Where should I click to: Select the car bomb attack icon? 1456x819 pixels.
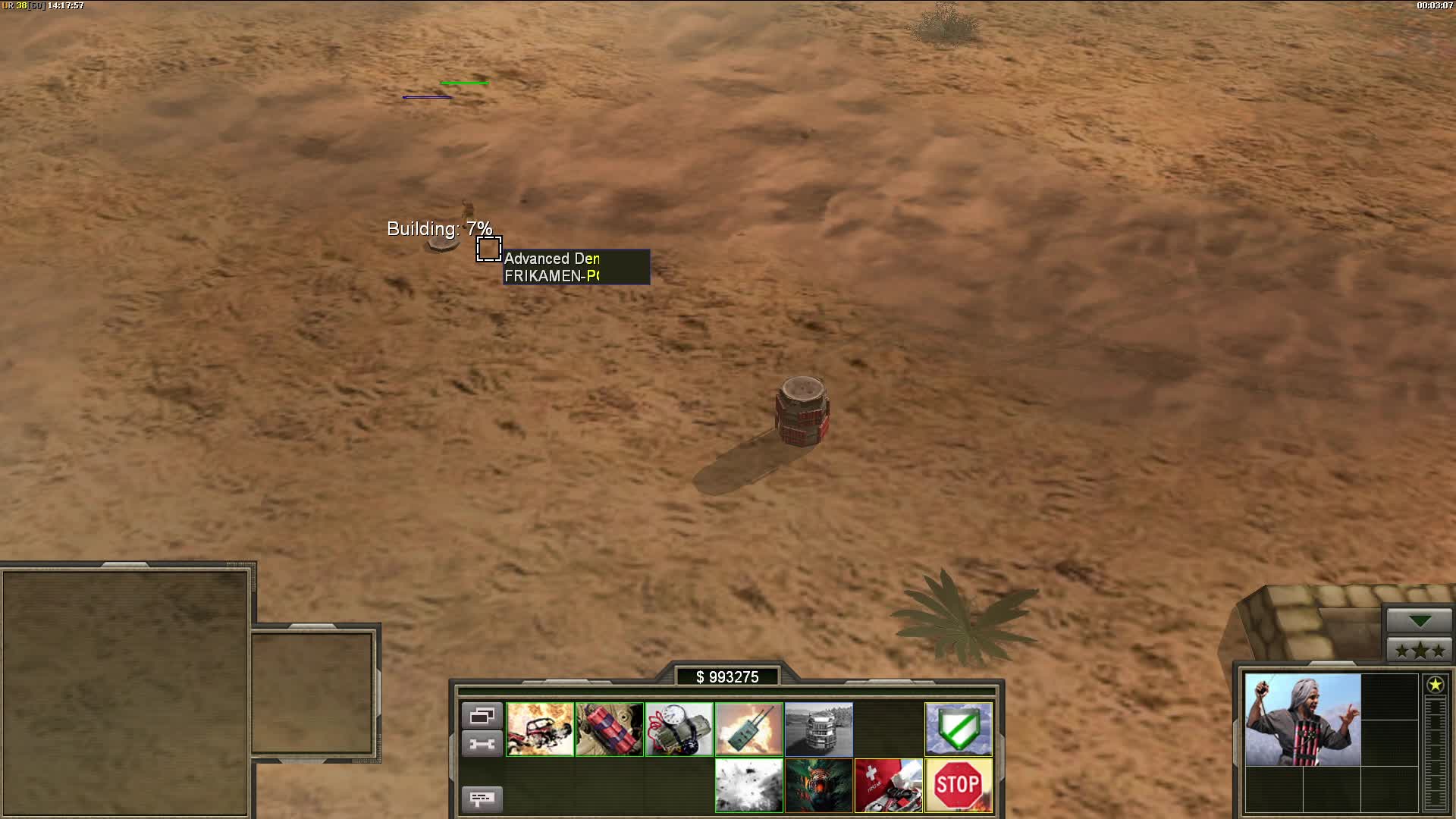tap(541, 730)
